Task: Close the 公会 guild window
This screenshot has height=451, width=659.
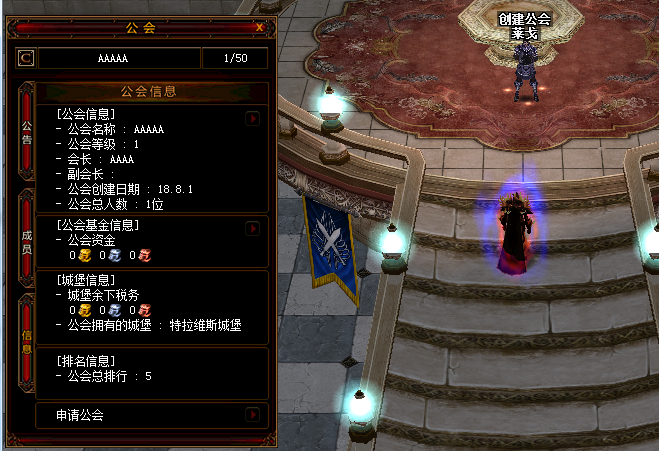Action: [260, 27]
